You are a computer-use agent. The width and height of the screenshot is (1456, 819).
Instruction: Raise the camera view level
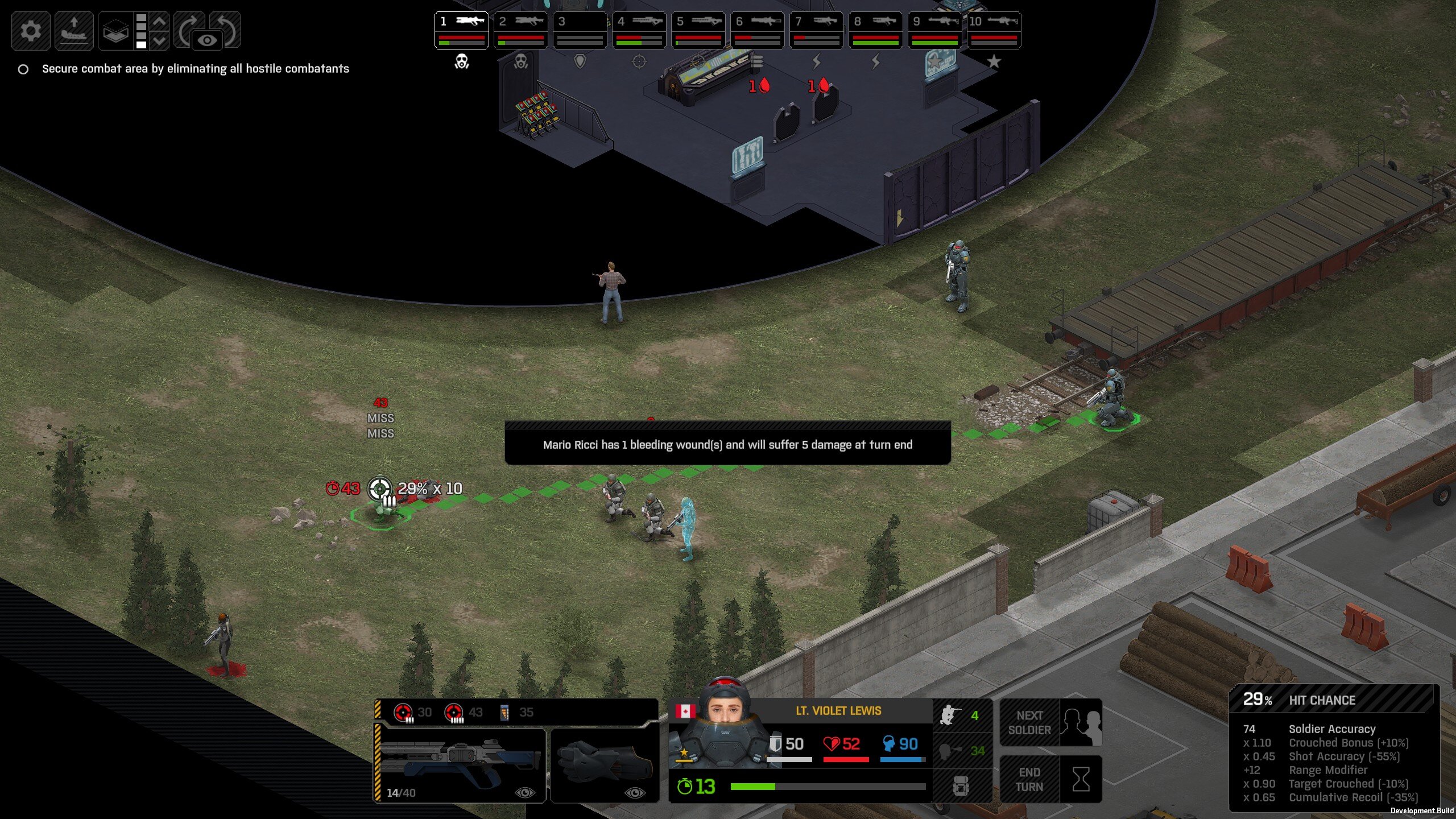[160, 21]
